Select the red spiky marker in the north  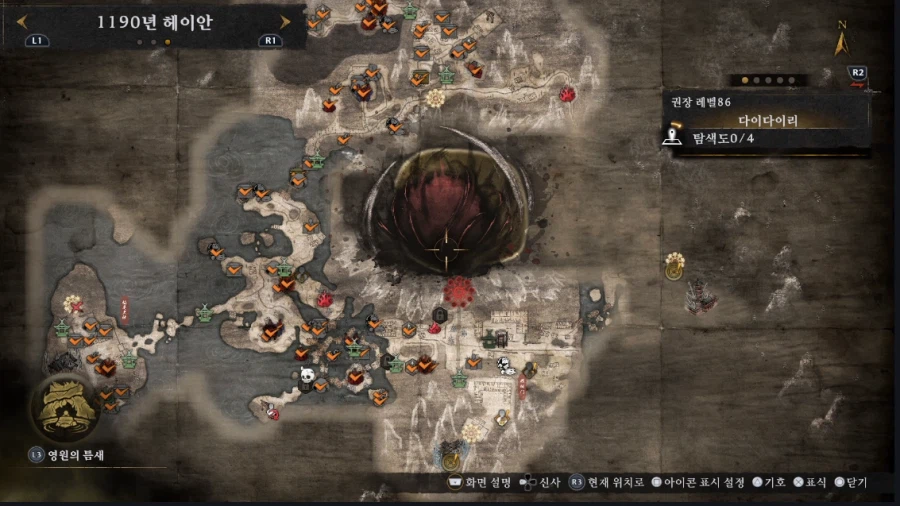point(567,95)
